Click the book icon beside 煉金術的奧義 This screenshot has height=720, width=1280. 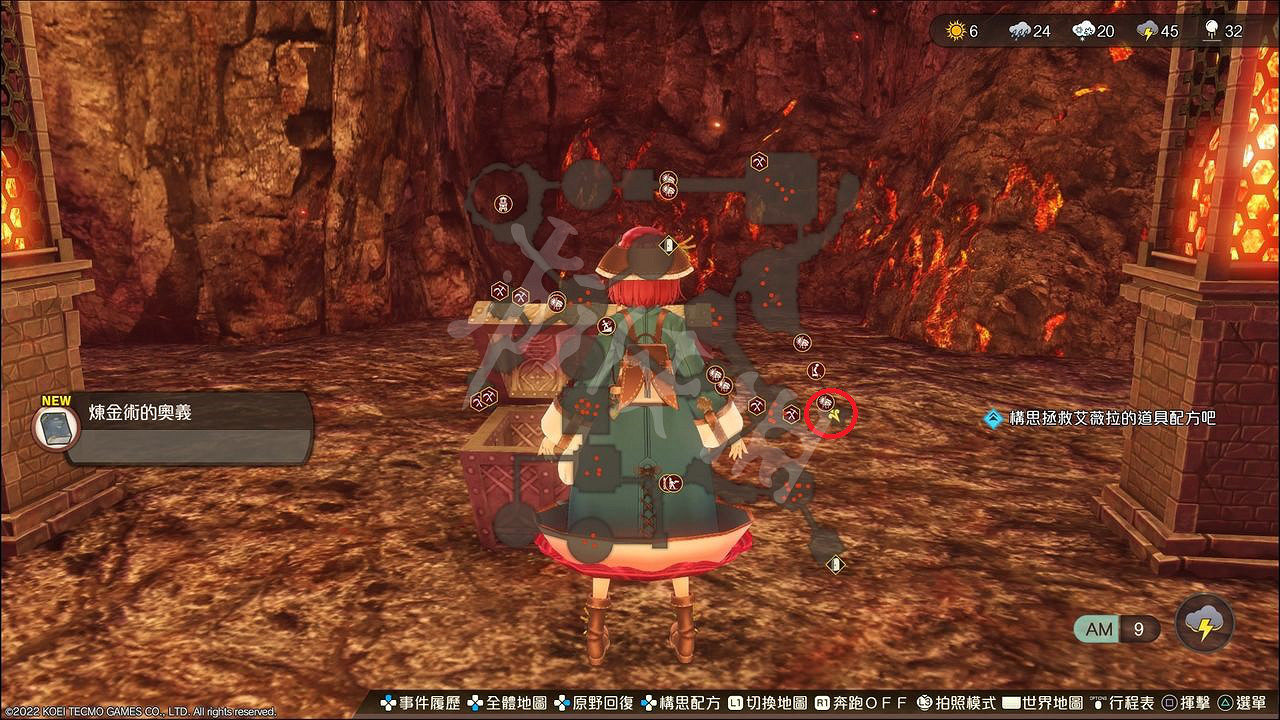56,428
